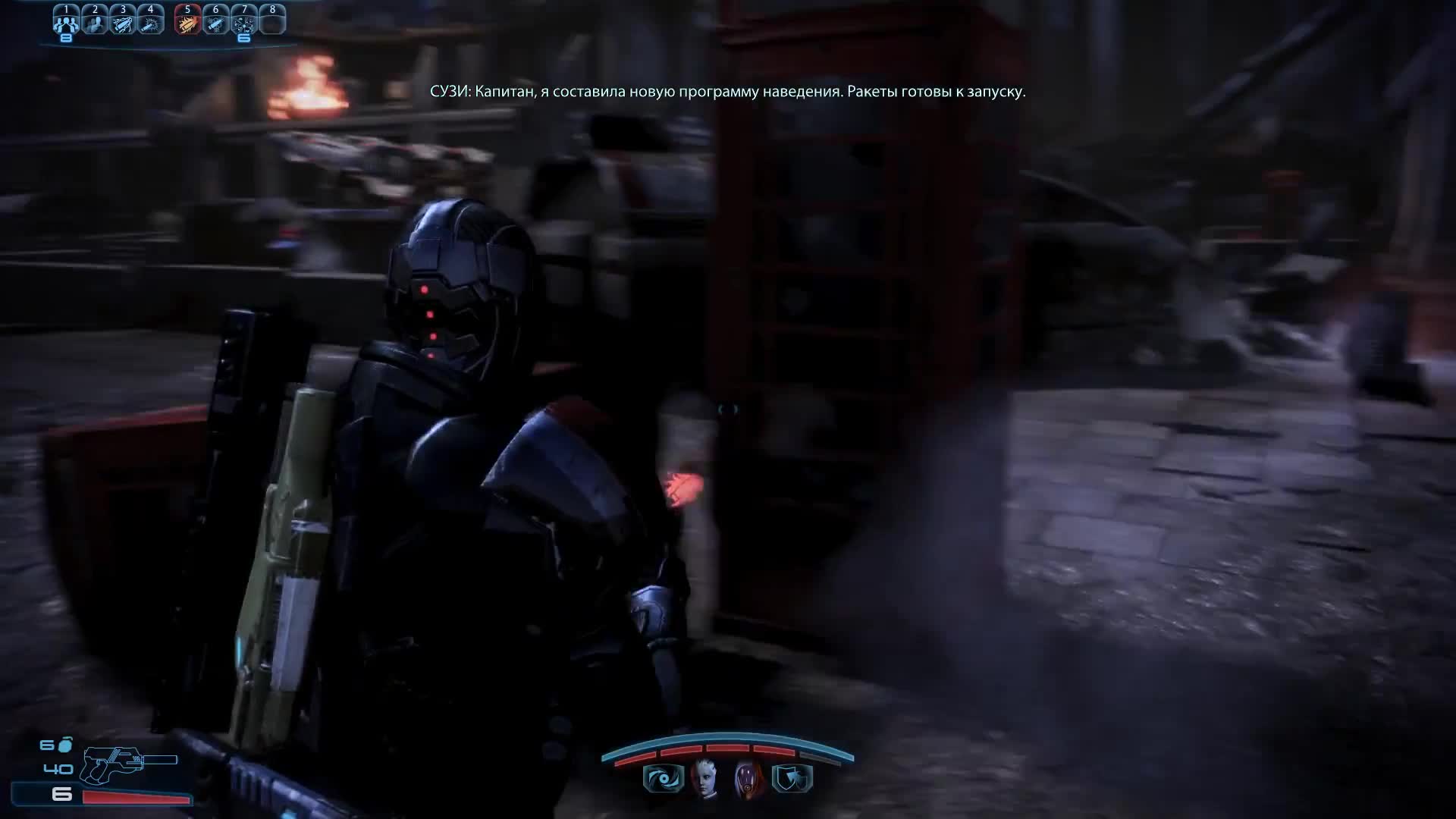
Task: Click the charge counter 8 under slot 1
Action: (66, 36)
